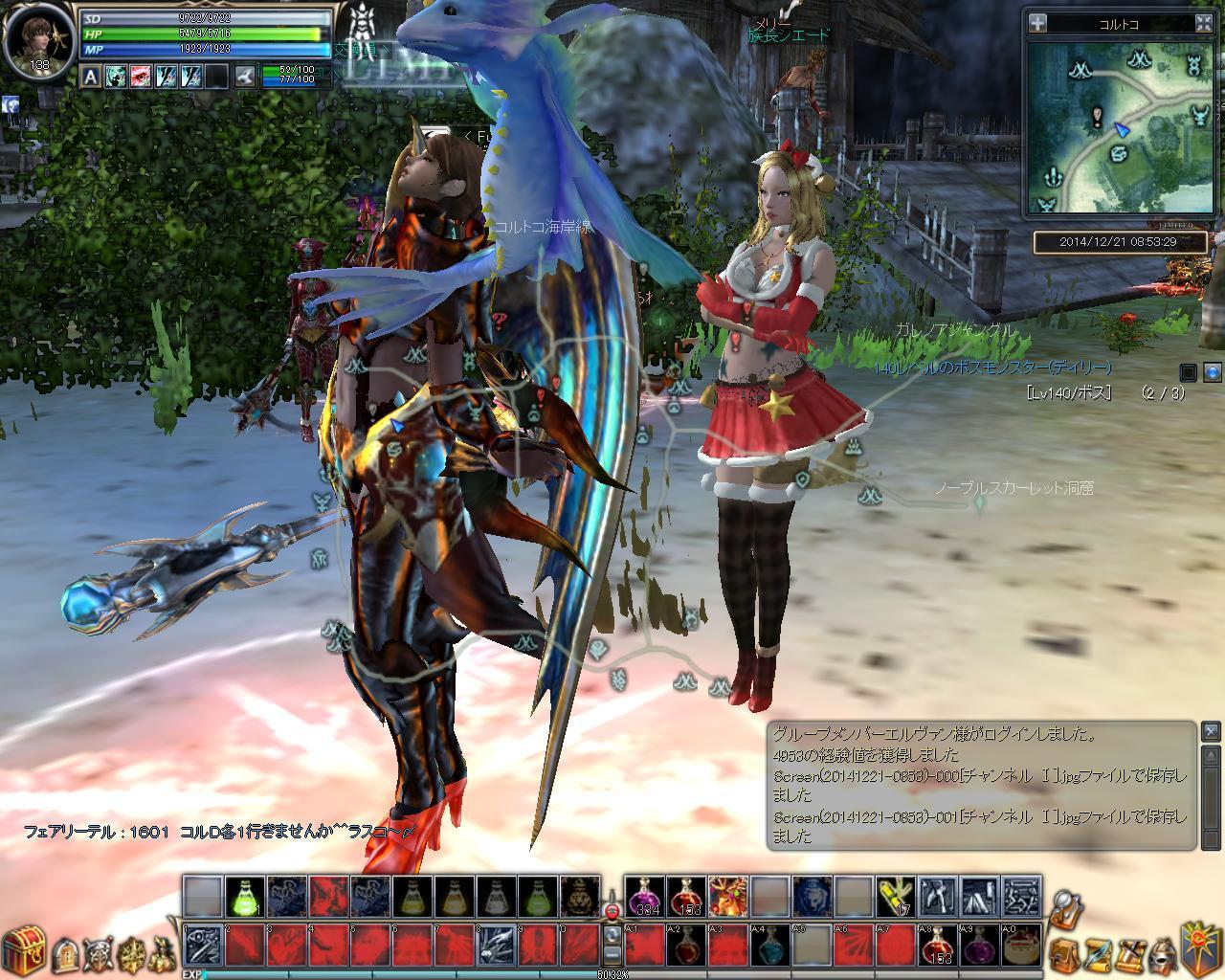
Task: Click the player character portrait
Action: [x=37, y=38]
